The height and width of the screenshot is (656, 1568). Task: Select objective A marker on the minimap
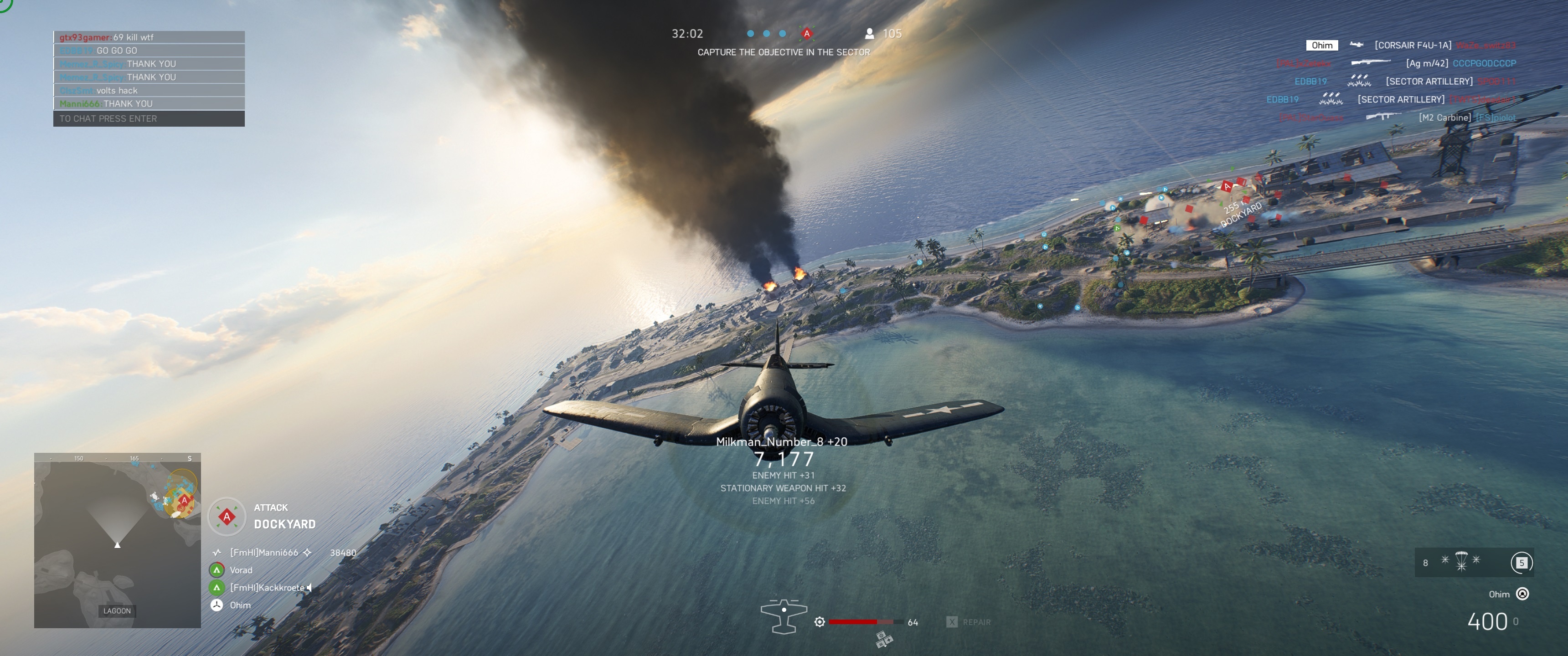(x=184, y=500)
